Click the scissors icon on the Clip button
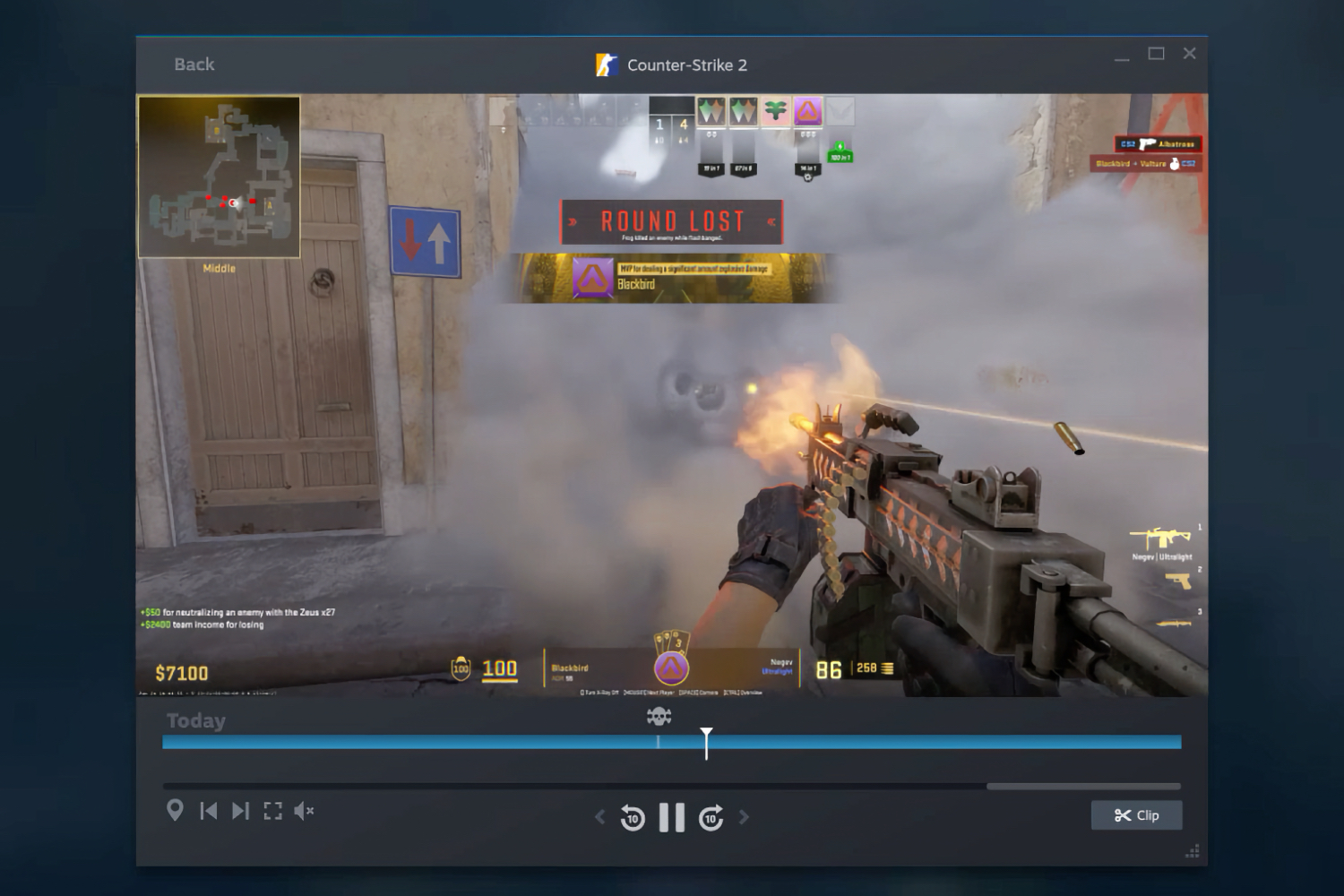This screenshot has width=1344, height=896. (x=1123, y=815)
